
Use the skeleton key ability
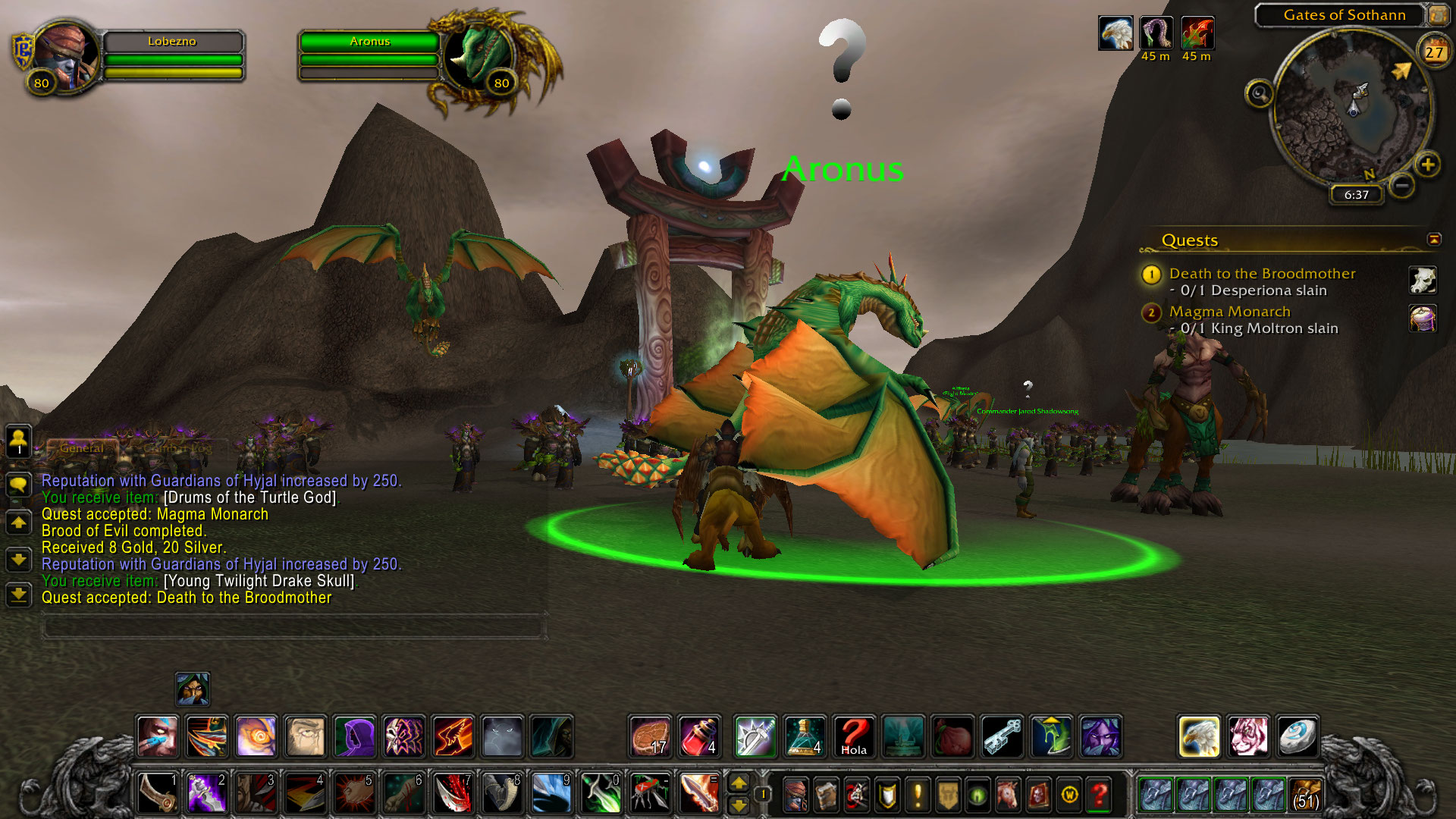(x=1003, y=736)
